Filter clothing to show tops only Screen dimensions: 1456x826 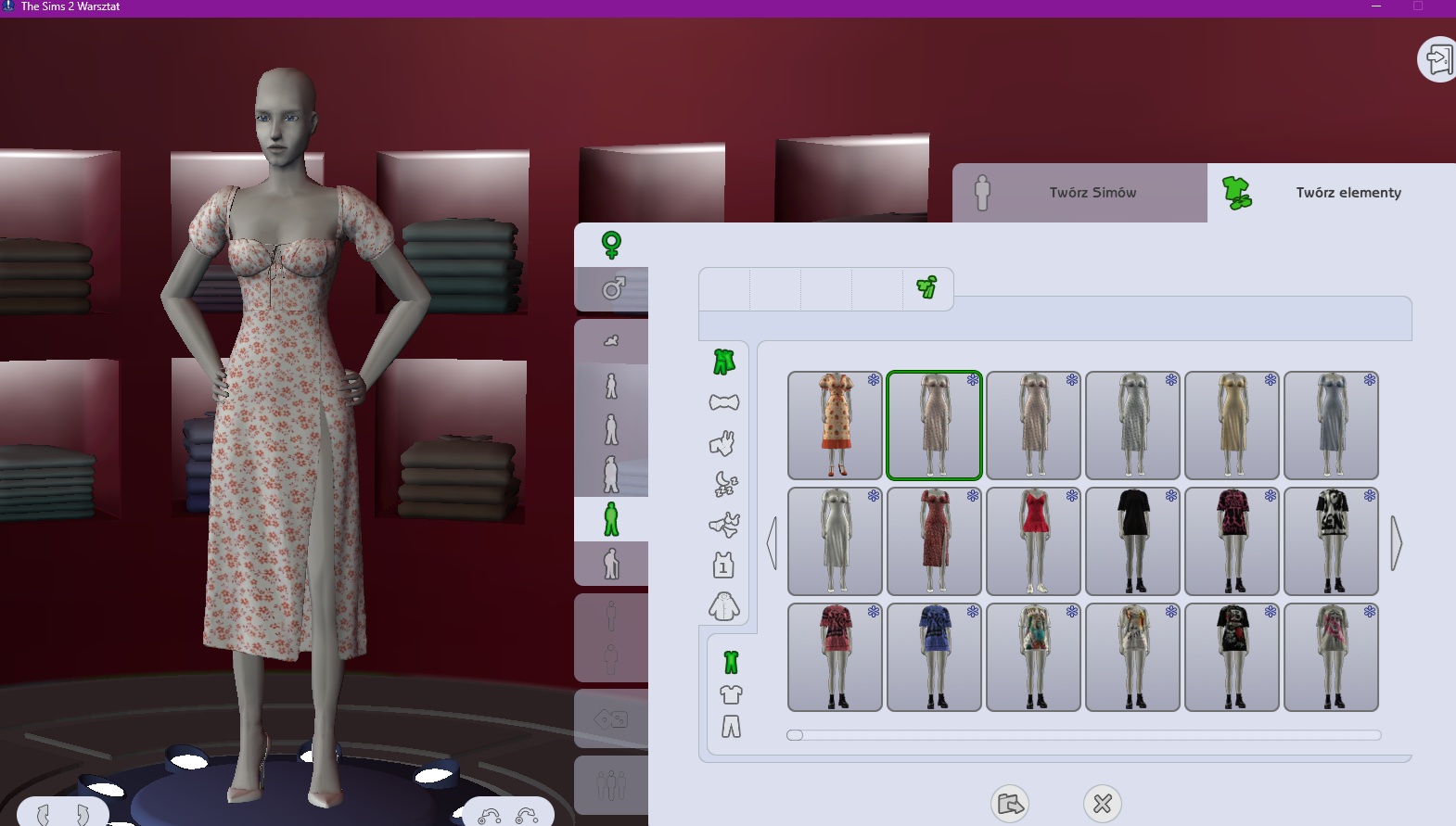point(732,693)
